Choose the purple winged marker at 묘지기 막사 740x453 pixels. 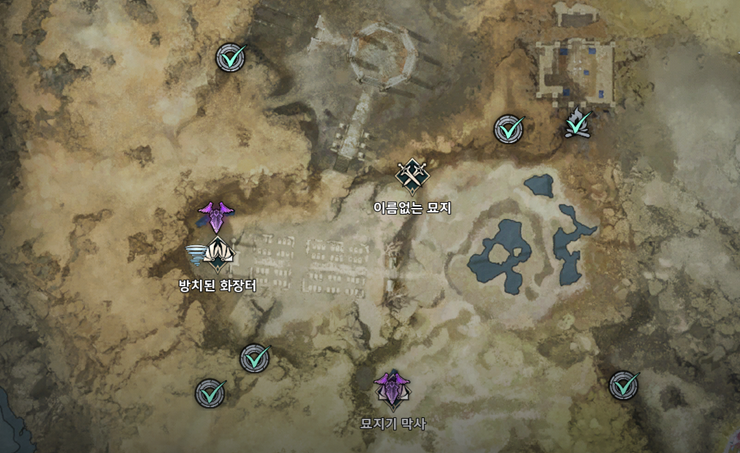pyautogui.click(x=392, y=388)
